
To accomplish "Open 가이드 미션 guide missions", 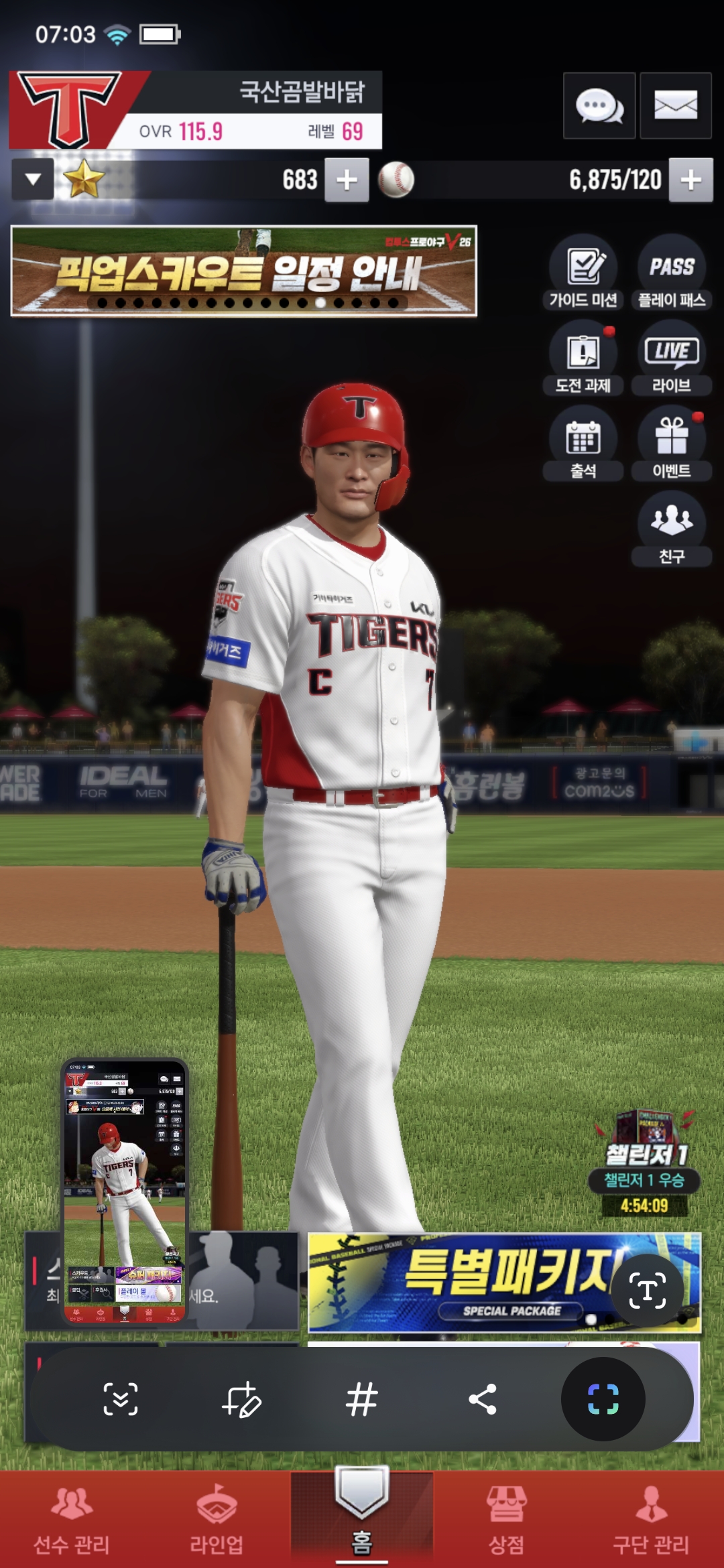I will pos(583,272).
